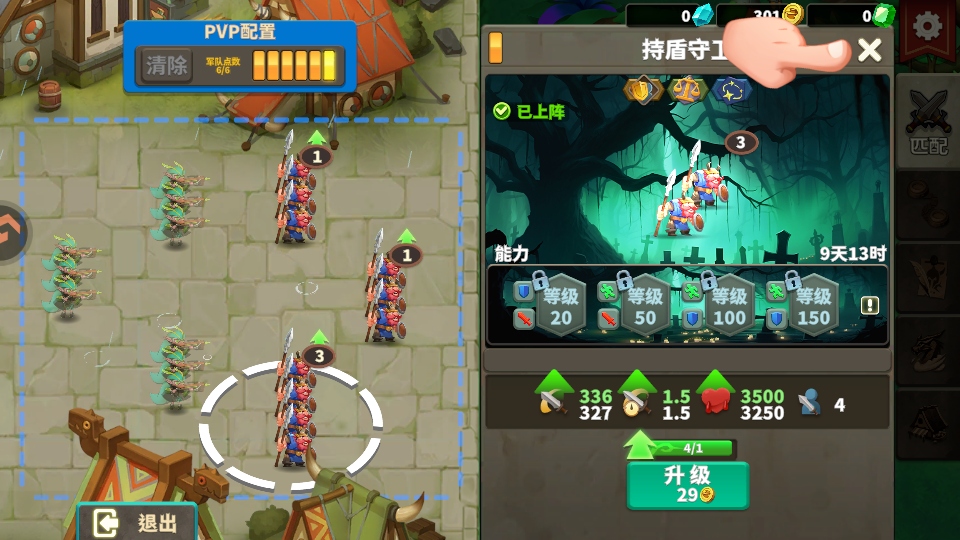The width and height of the screenshot is (960, 540).
Task: Upgrade the unit with the 升级 button
Action: (687, 484)
